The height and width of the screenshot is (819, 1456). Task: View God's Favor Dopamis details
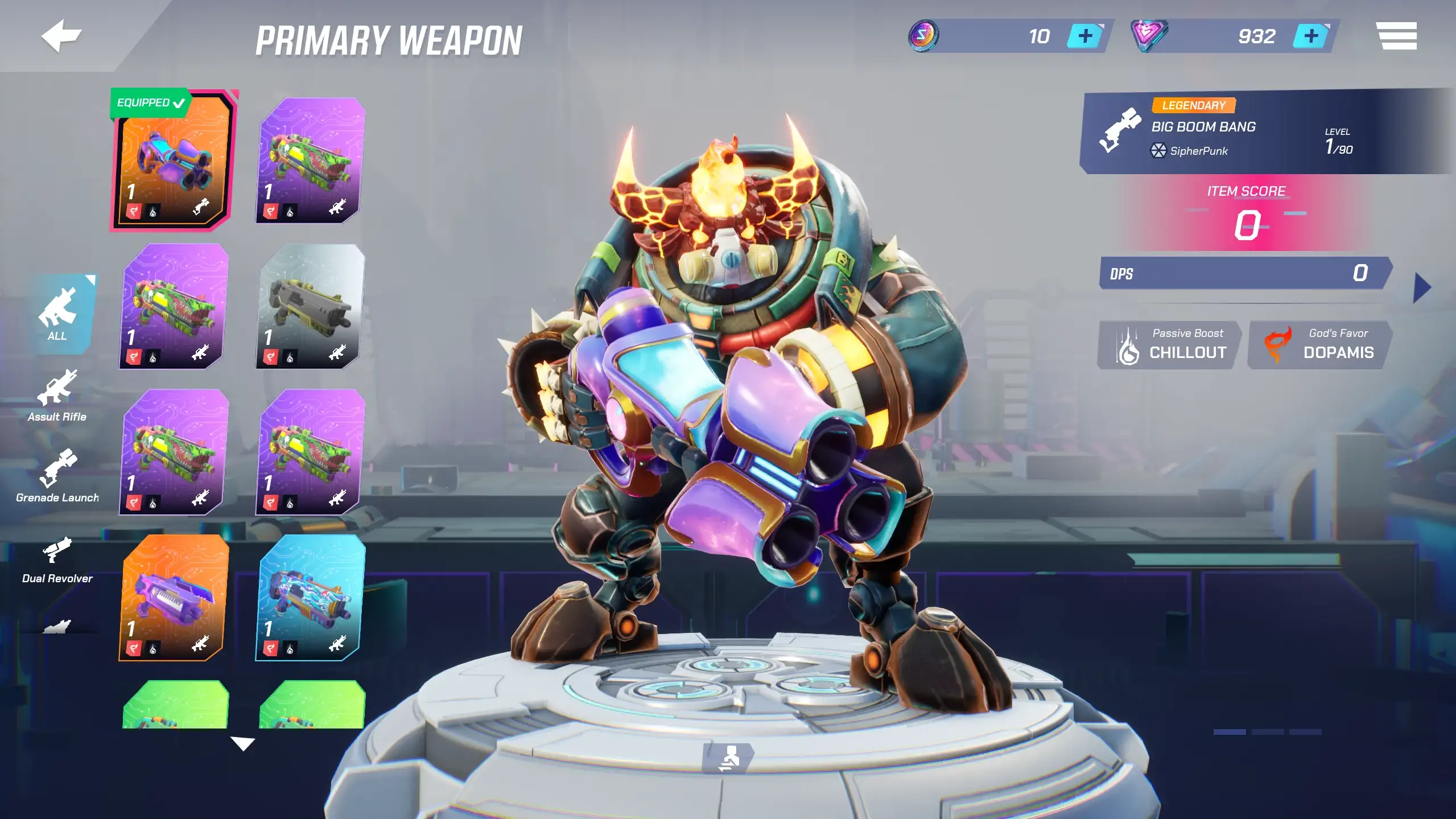(1319, 345)
